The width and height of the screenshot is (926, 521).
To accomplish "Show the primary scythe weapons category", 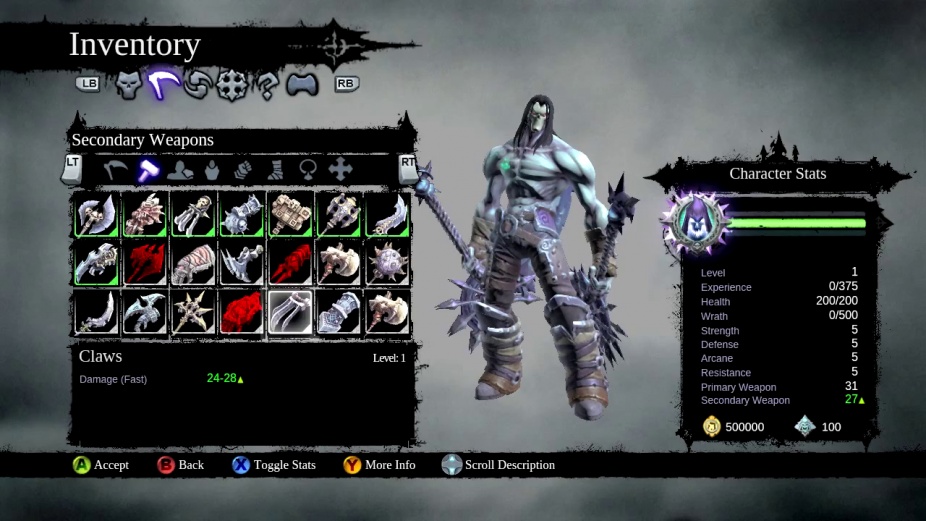I will [x=116, y=170].
